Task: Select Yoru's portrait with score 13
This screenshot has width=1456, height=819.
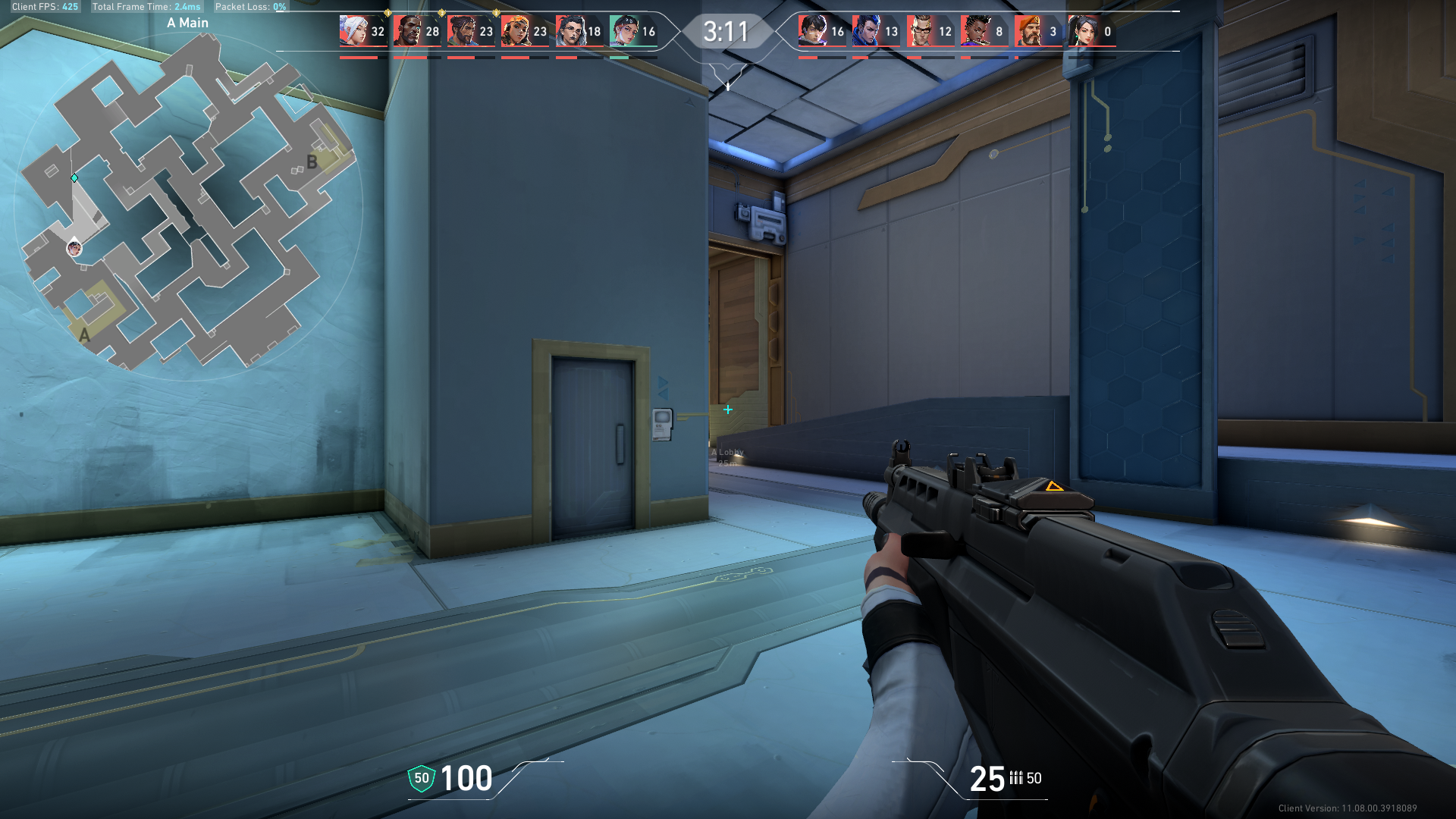Action: pos(867,31)
